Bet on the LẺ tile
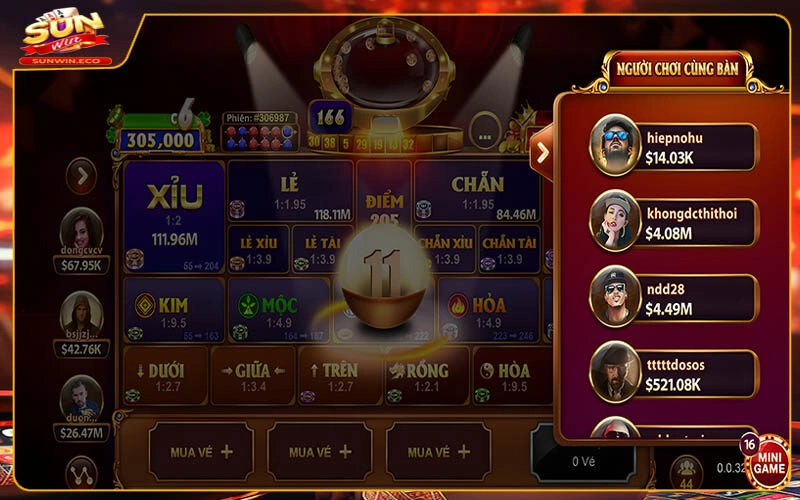Viewport: 800px width, 500px height. click(290, 191)
